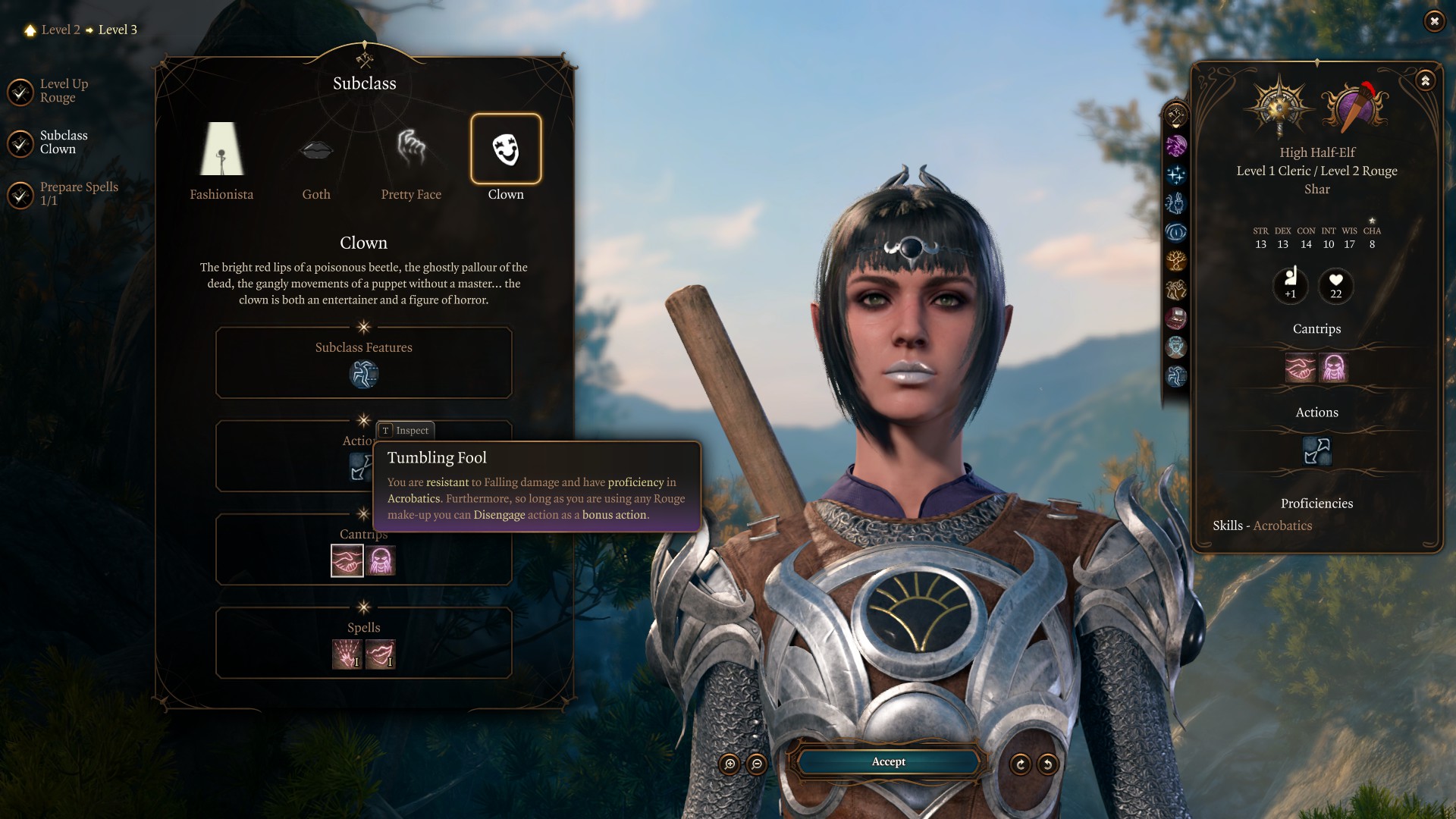
Task: Click the action icon in the summary panel
Action: point(1316,451)
